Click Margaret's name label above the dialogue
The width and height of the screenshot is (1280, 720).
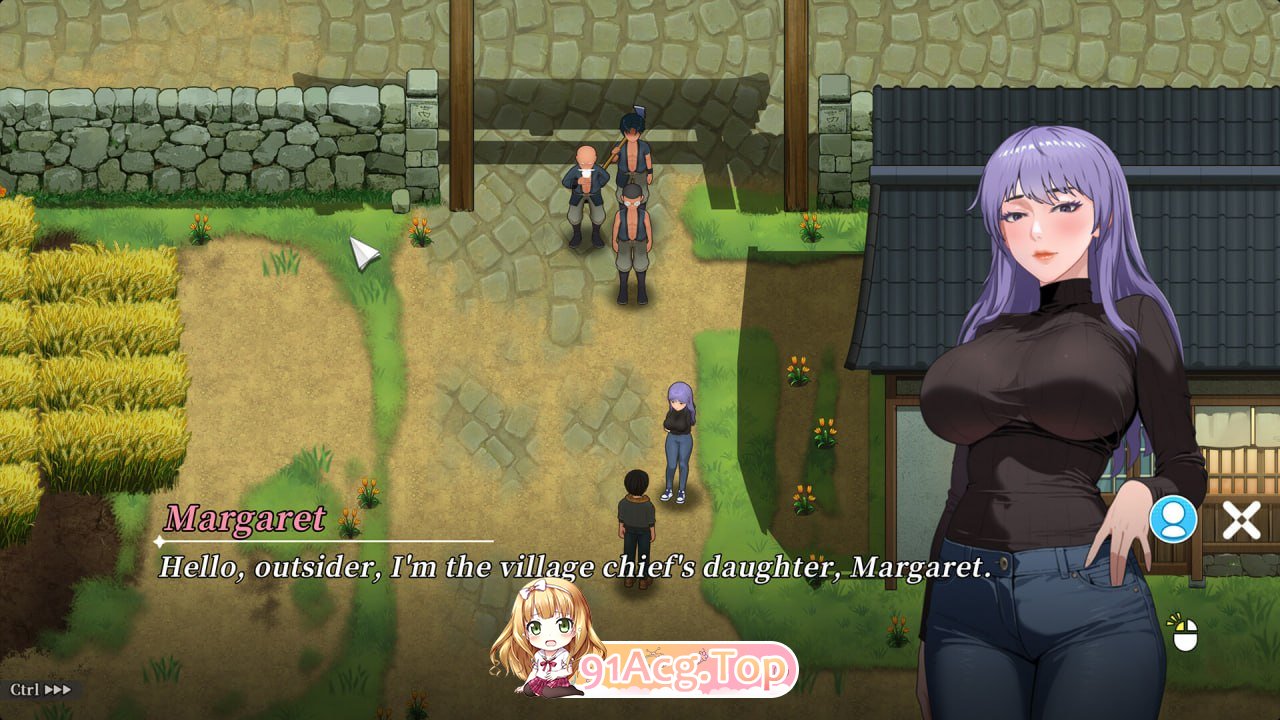pyautogui.click(x=243, y=520)
